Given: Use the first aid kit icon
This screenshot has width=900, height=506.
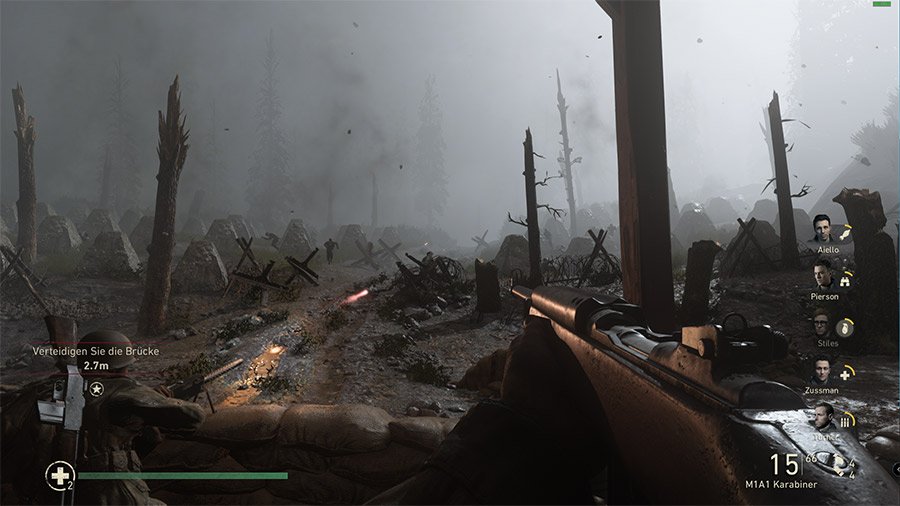Looking at the screenshot, I should (59, 475).
